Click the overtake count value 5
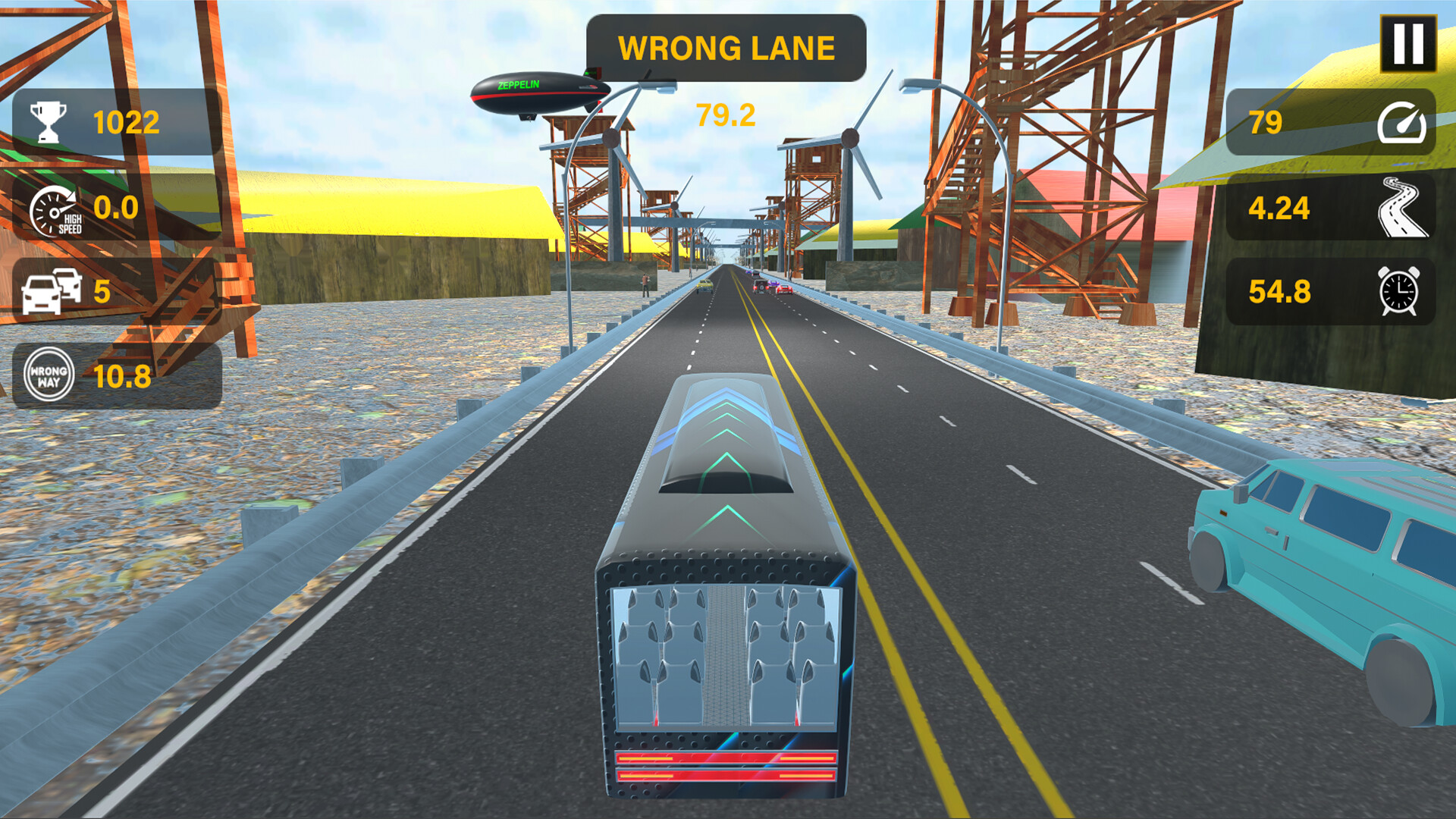 tap(101, 293)
